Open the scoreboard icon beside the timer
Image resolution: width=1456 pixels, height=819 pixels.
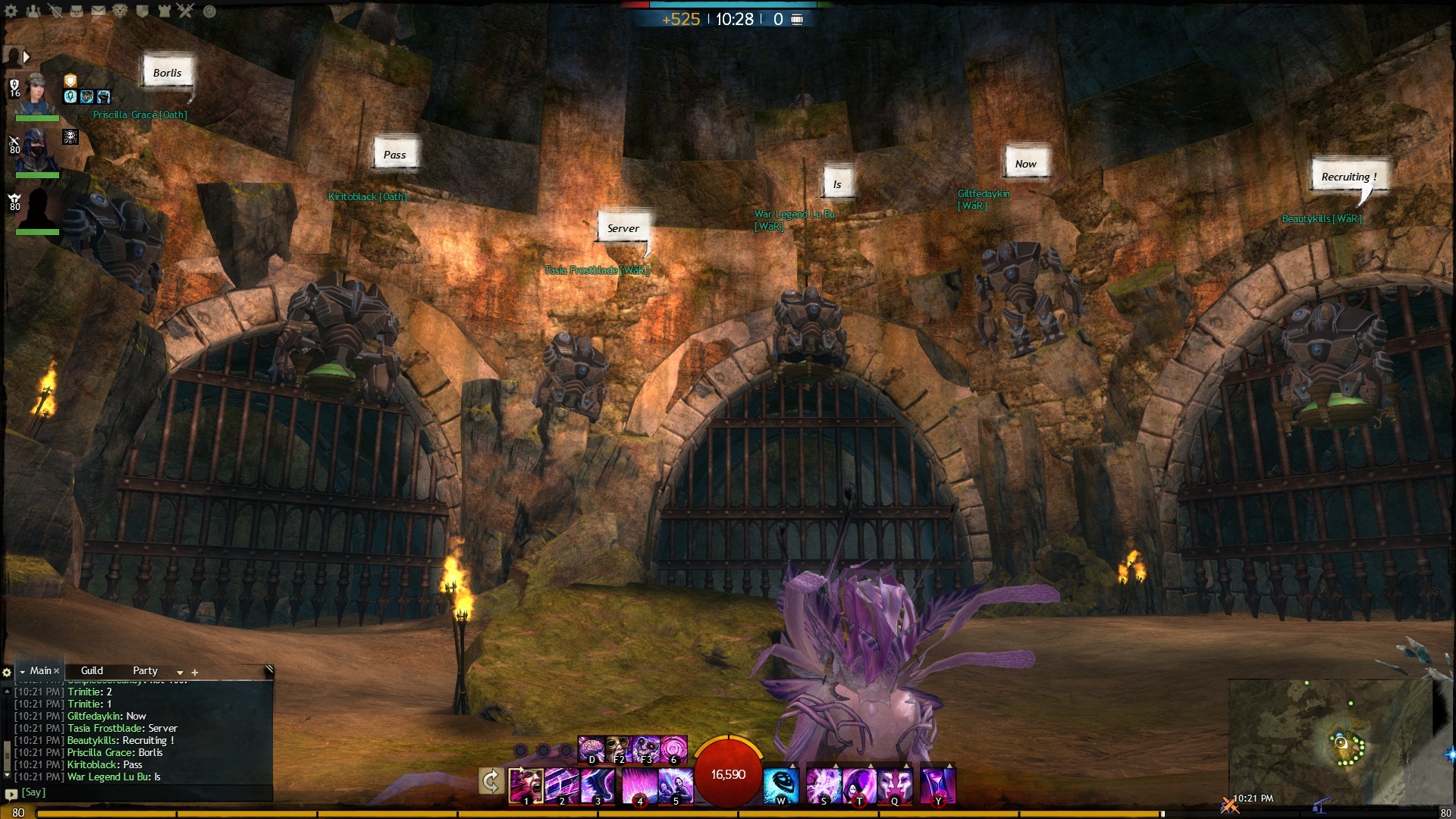[797, 19]
